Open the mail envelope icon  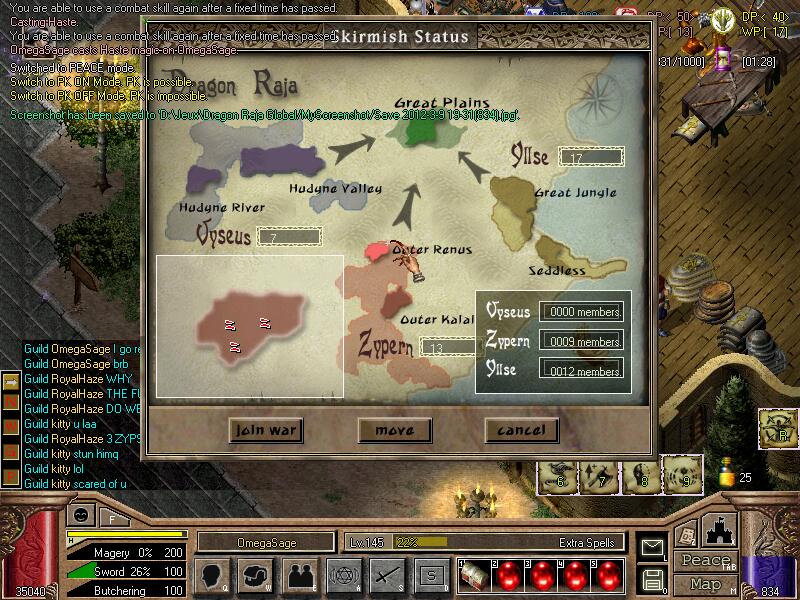click(653, 547)
